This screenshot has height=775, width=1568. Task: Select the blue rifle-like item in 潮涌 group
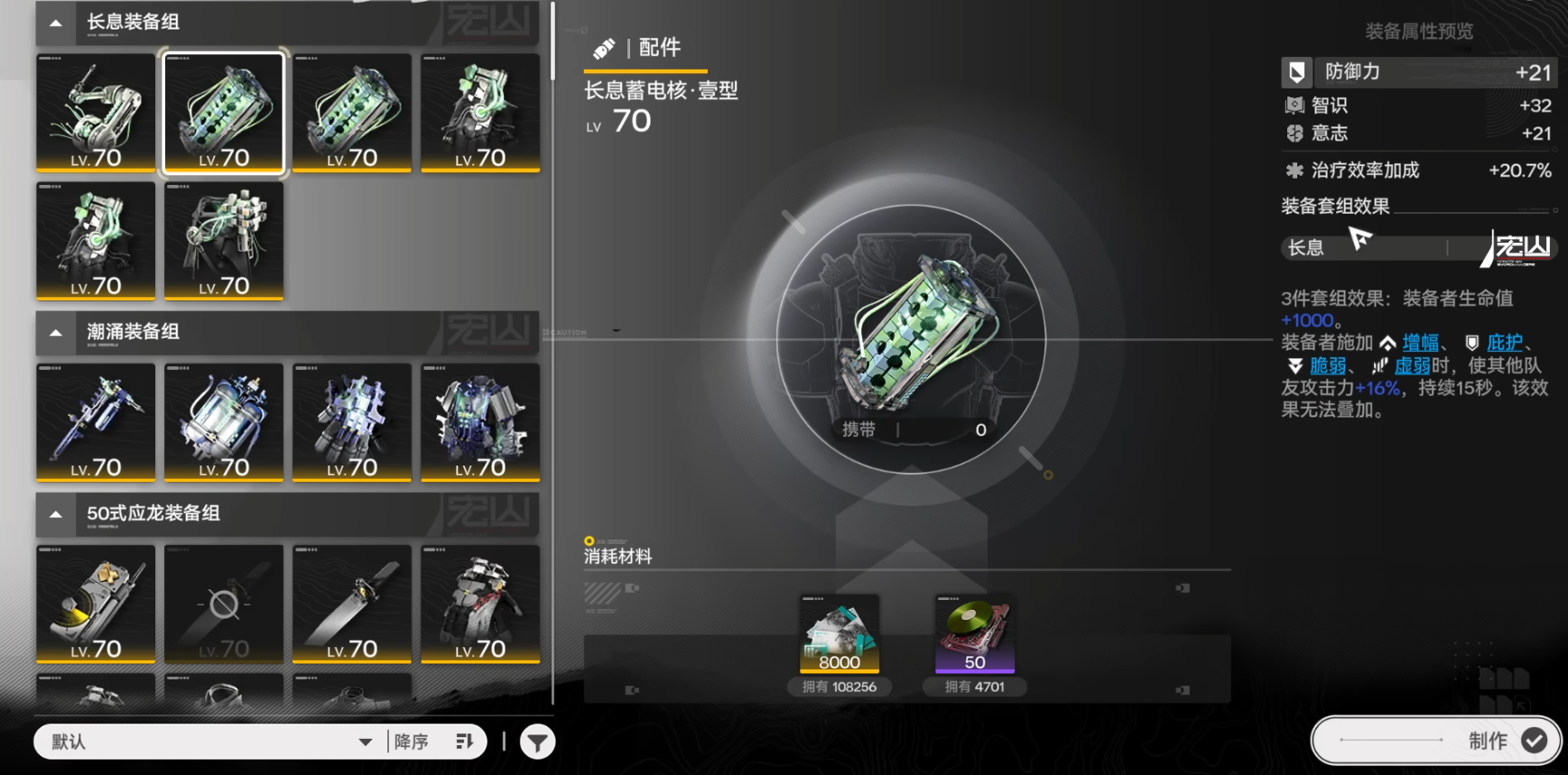coord(96,422)
